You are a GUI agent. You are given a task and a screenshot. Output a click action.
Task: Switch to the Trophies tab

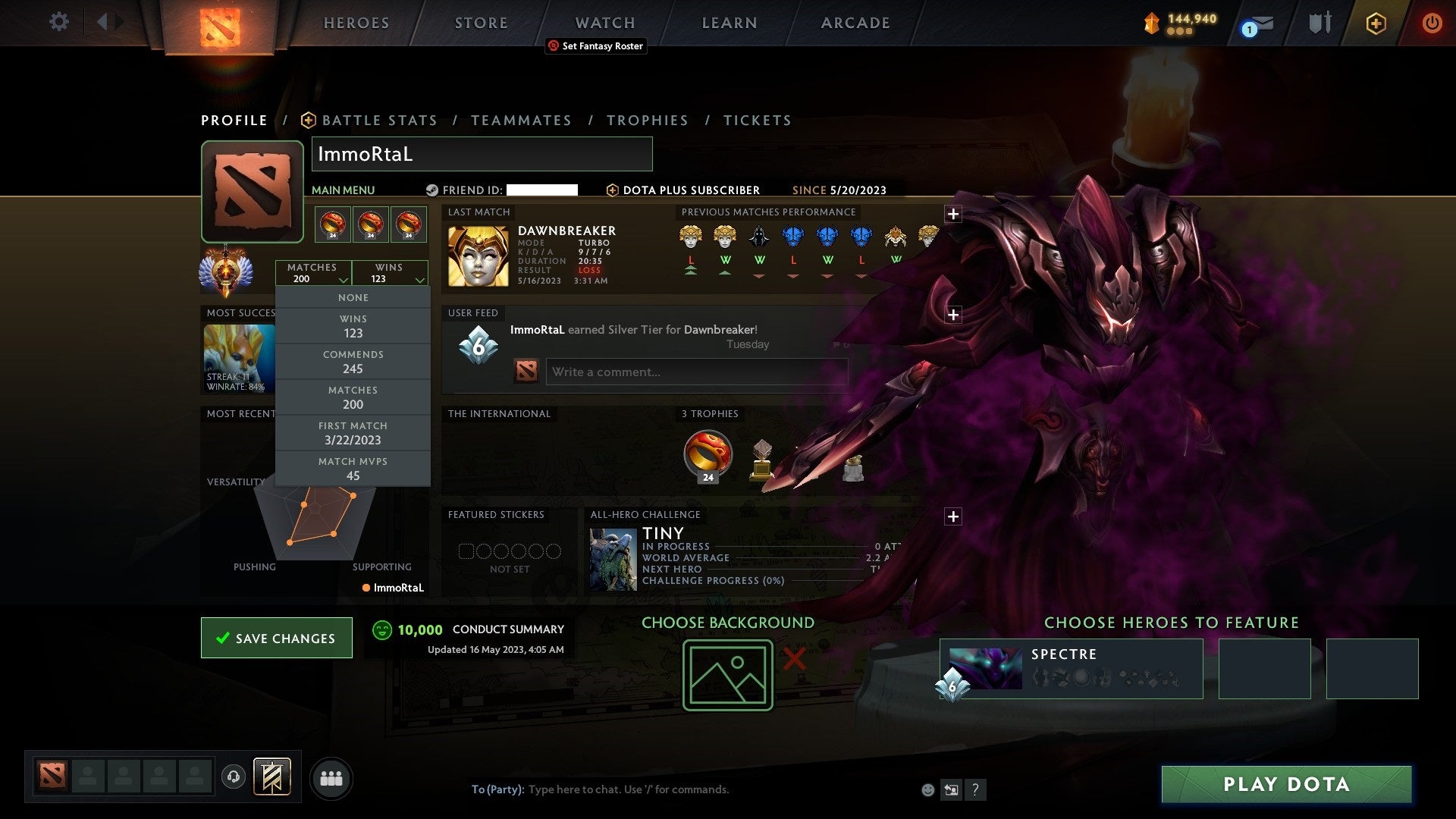coord(648,120)
